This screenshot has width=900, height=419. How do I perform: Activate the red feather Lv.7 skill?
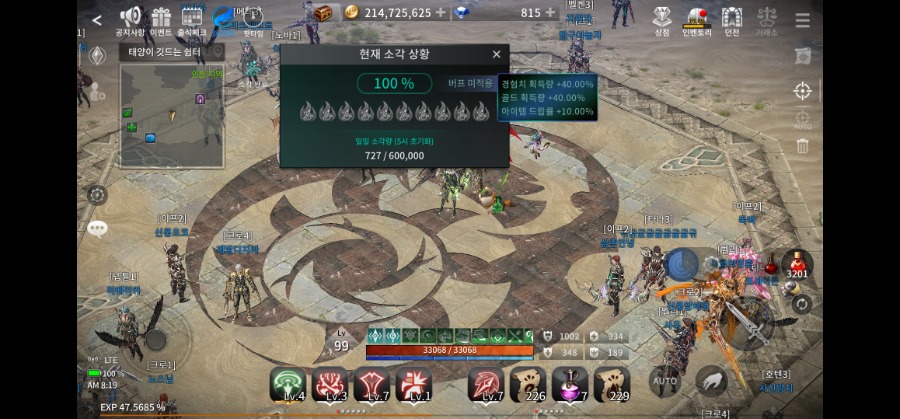pos(487,384)
